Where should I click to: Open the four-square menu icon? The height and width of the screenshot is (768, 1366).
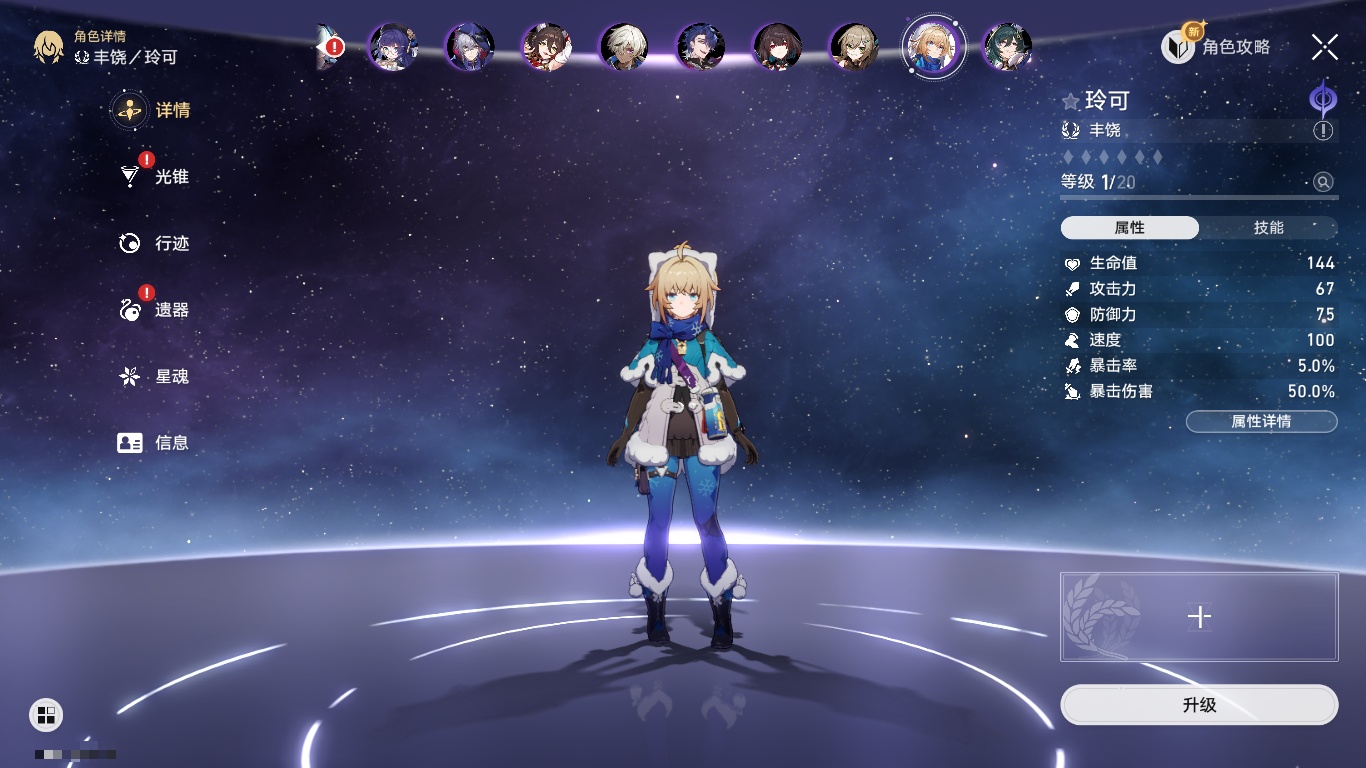click(x=46, y=714)
